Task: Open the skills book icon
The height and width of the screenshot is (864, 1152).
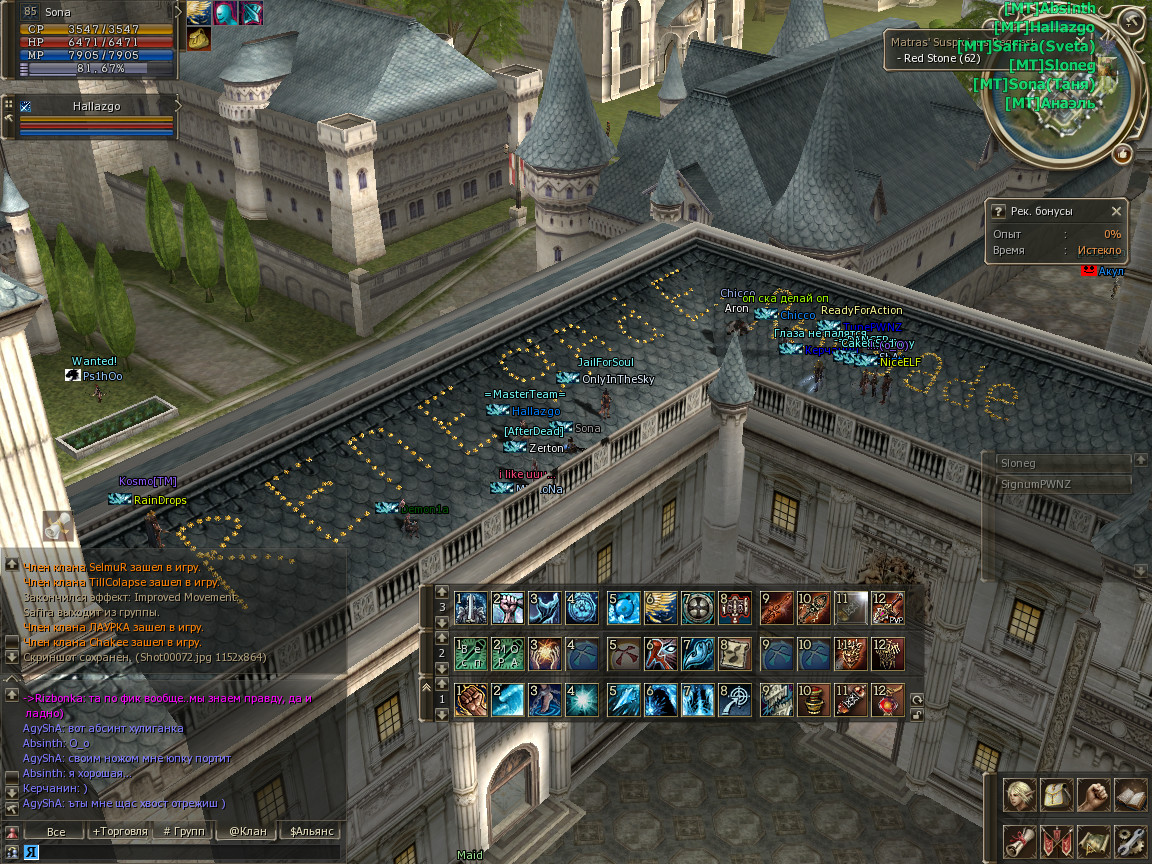Action: (x=1130, y=795)
